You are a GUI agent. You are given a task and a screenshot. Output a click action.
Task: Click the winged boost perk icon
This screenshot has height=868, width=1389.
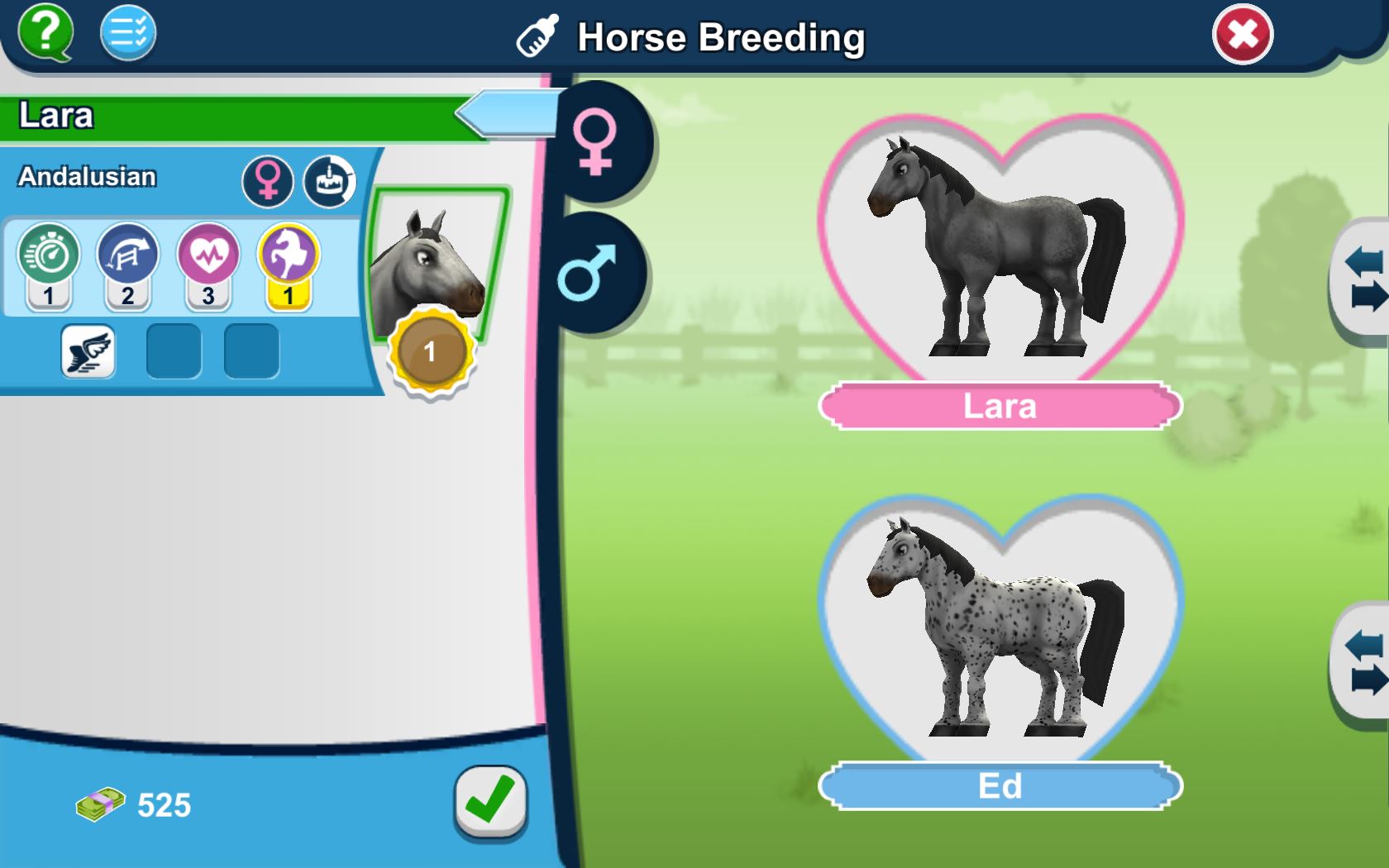point(88,351)
